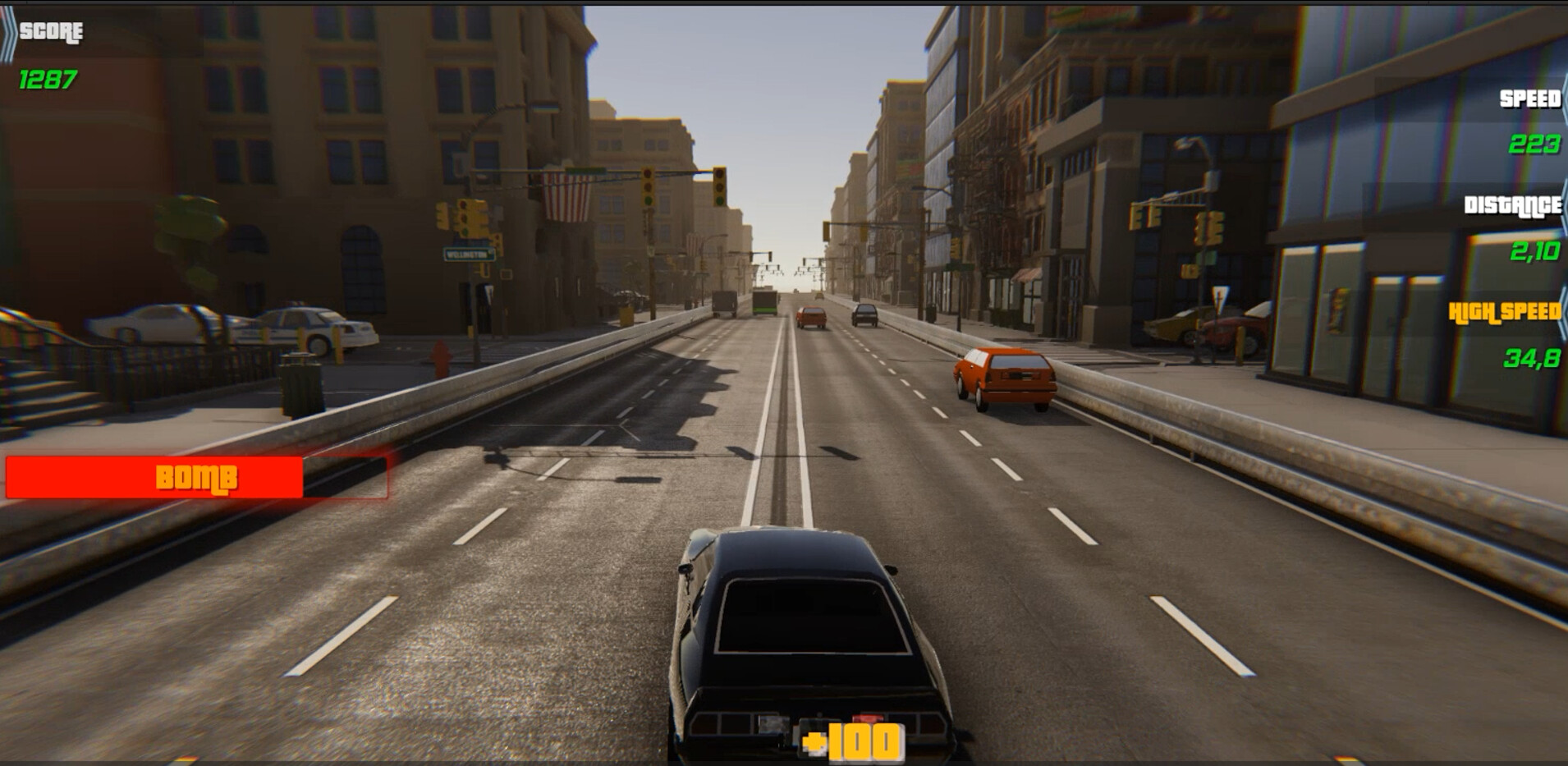Select the orange car in the right lane

pyautogui.click(x=1002, y=379)
